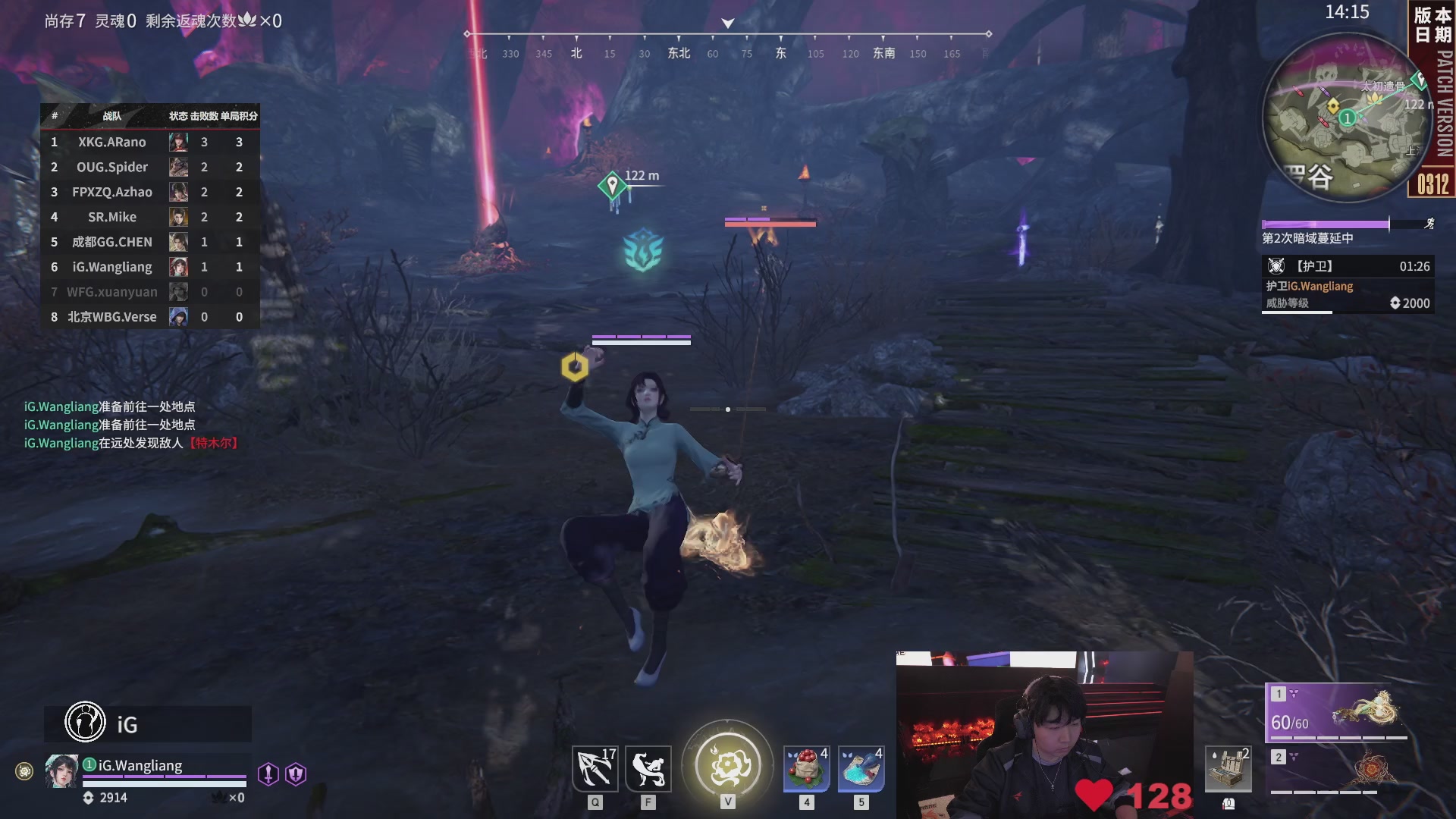
Task: Select the weapon repair kit box slot
Action: [x=1228, y=769]
